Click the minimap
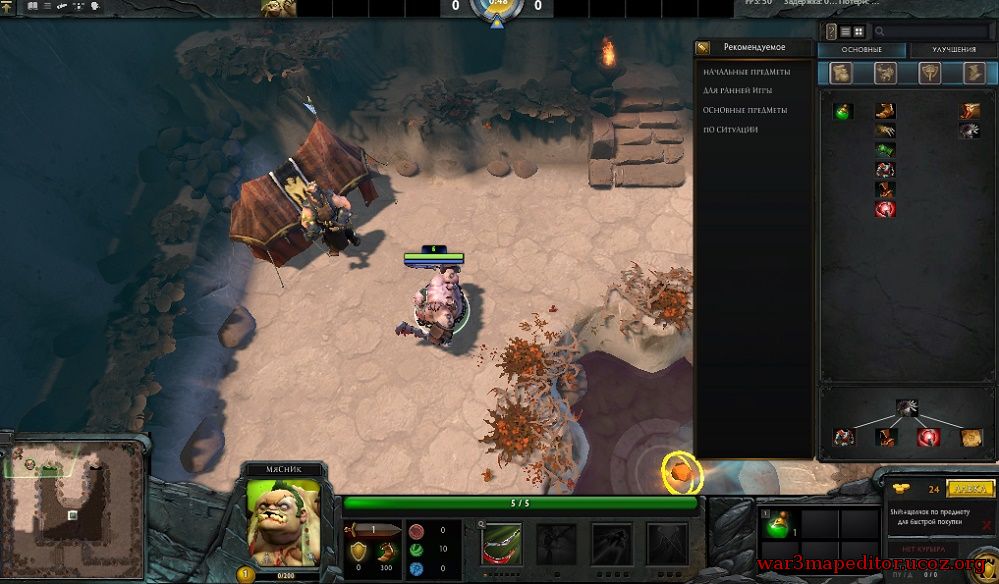The height and width of the screenshot is (584, 999). tap(72, 508)
